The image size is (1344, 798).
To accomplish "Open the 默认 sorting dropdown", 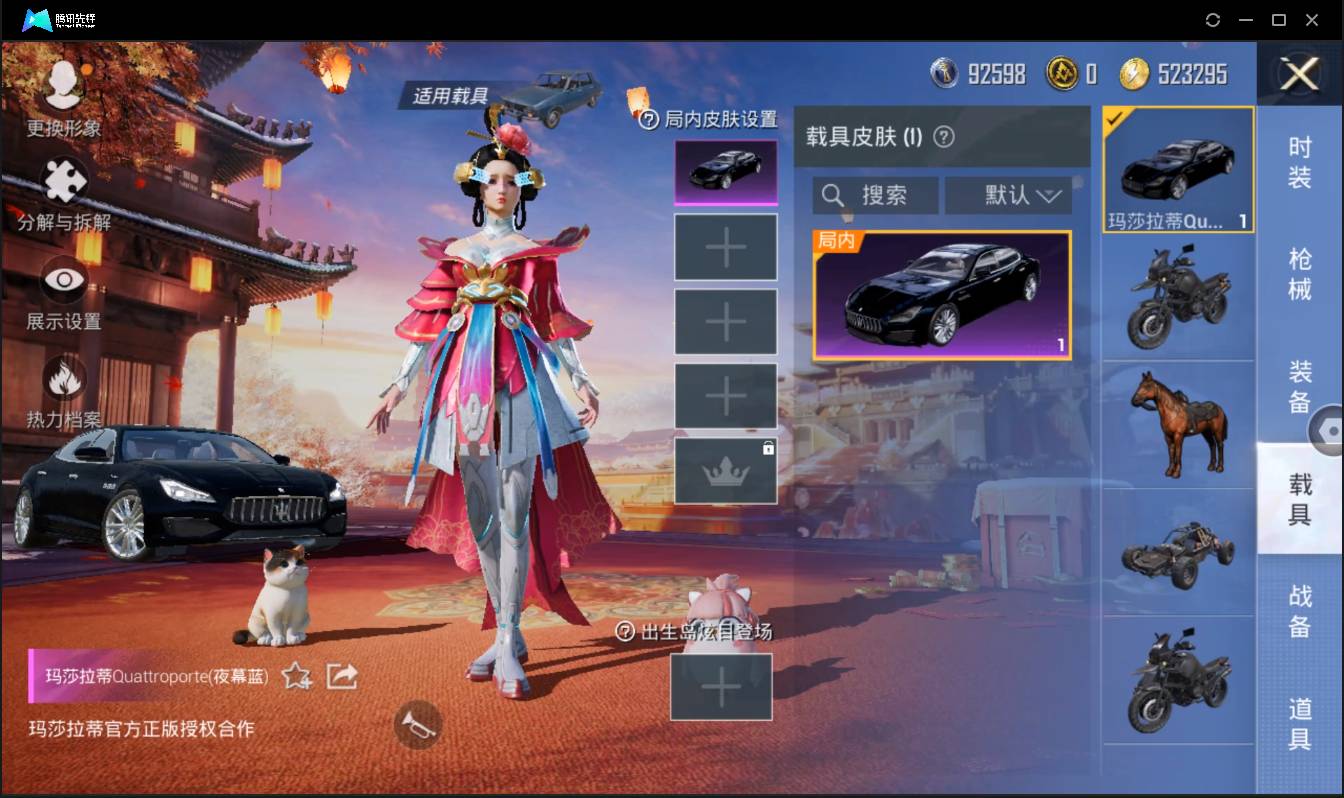I will pyautogui.click(x=1009, y=195).
